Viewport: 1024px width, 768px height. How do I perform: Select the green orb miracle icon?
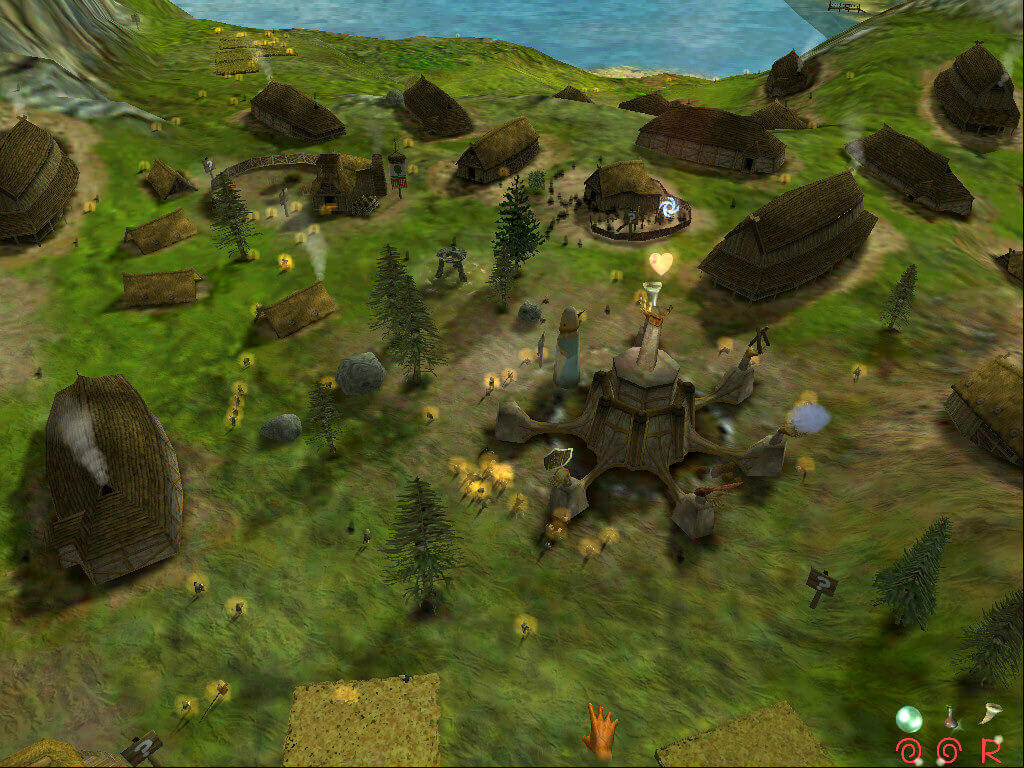pos(908,718)
